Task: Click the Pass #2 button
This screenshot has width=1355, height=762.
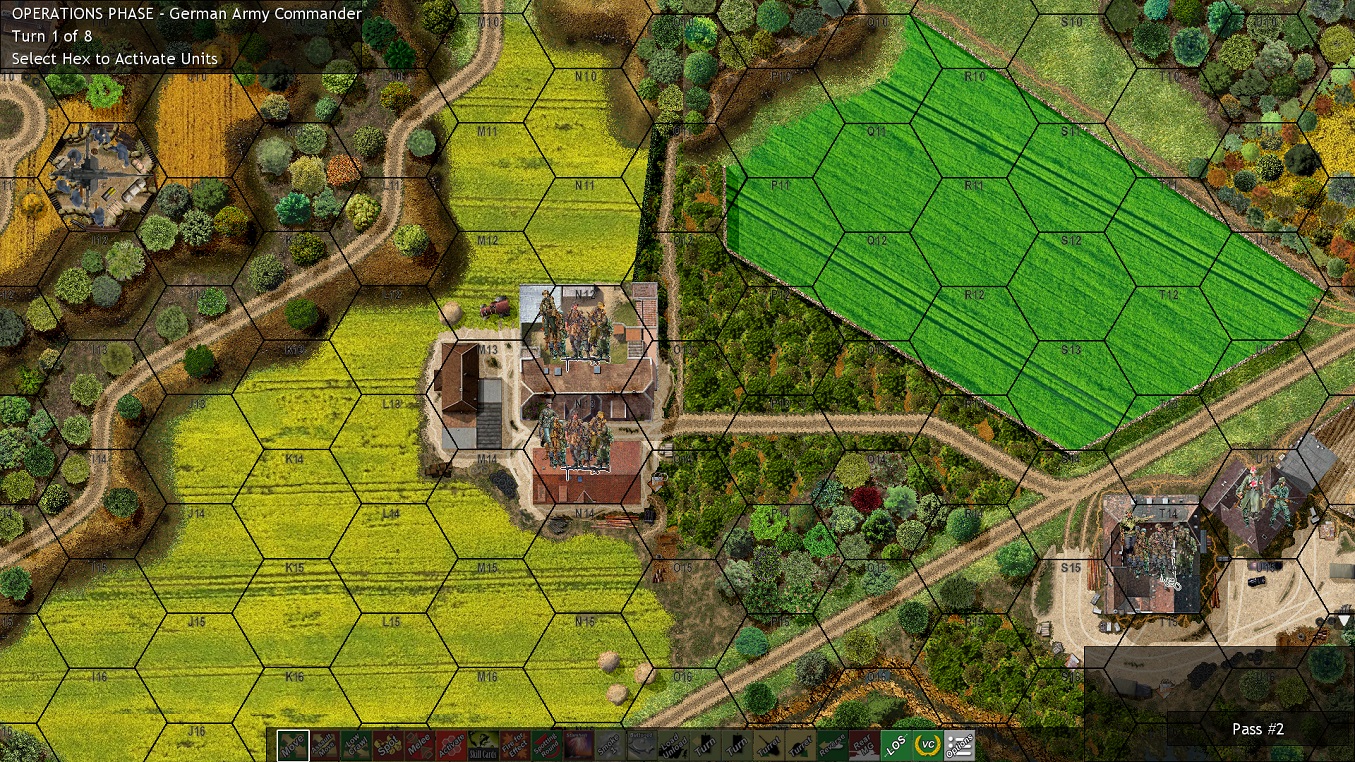Action: [1257, 729]
